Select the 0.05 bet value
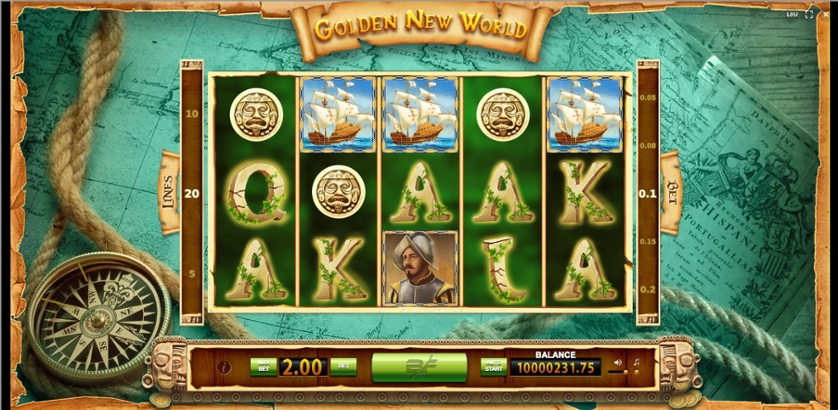The height and width of the screenshot is (410, 838). click(648, 98)
